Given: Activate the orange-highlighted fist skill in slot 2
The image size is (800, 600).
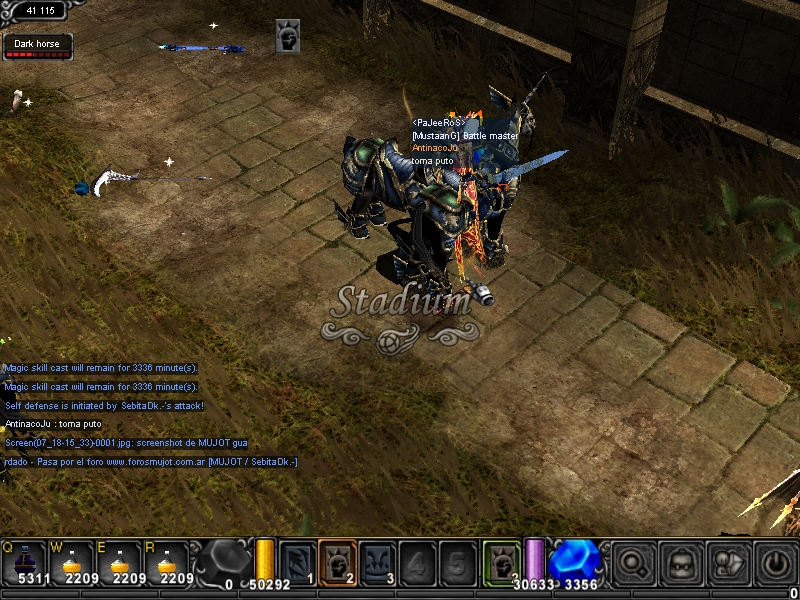Looking at the screenshot, I should click(x=337, y=561).
